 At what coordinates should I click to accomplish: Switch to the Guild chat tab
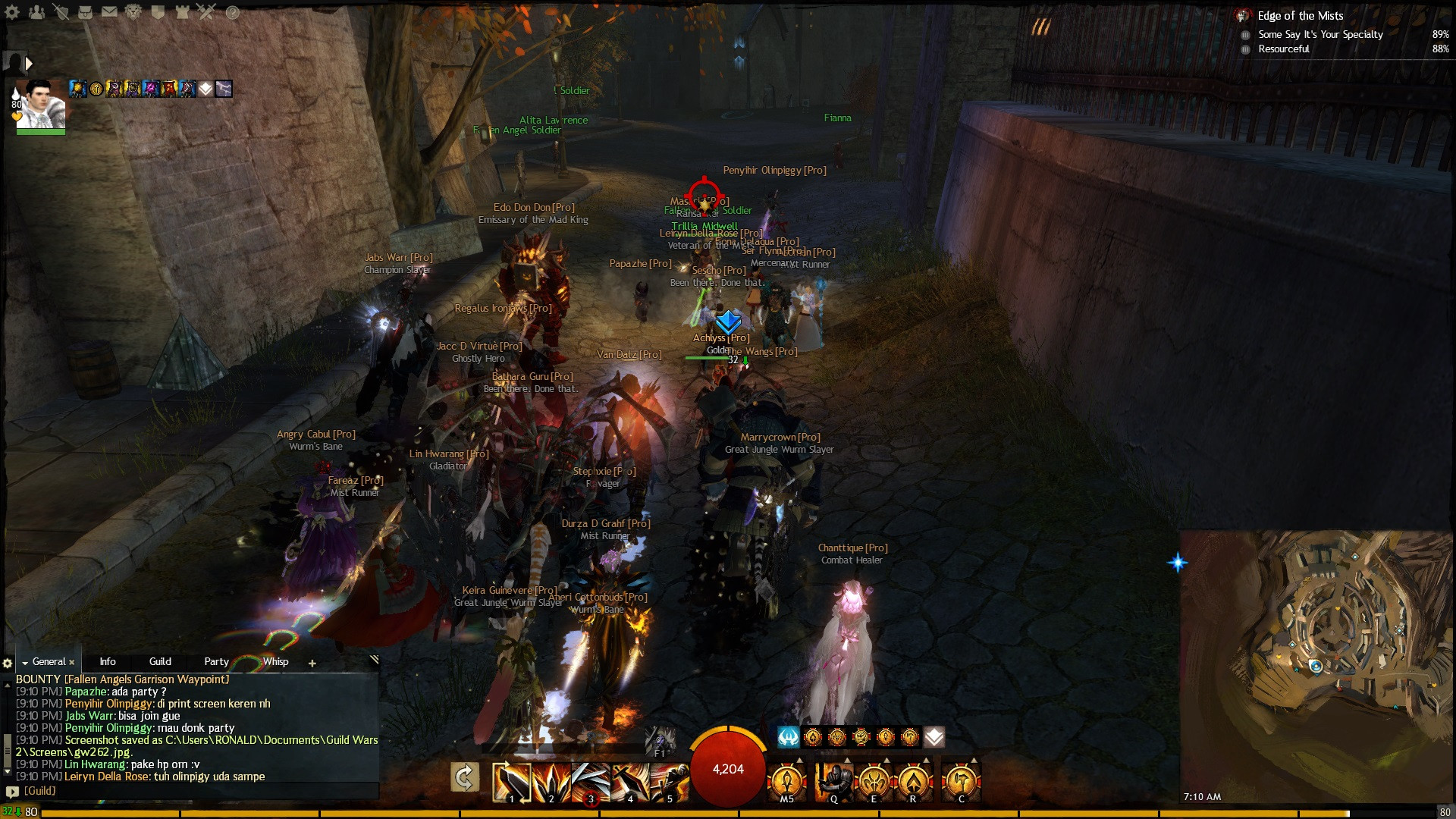(160, 662)
